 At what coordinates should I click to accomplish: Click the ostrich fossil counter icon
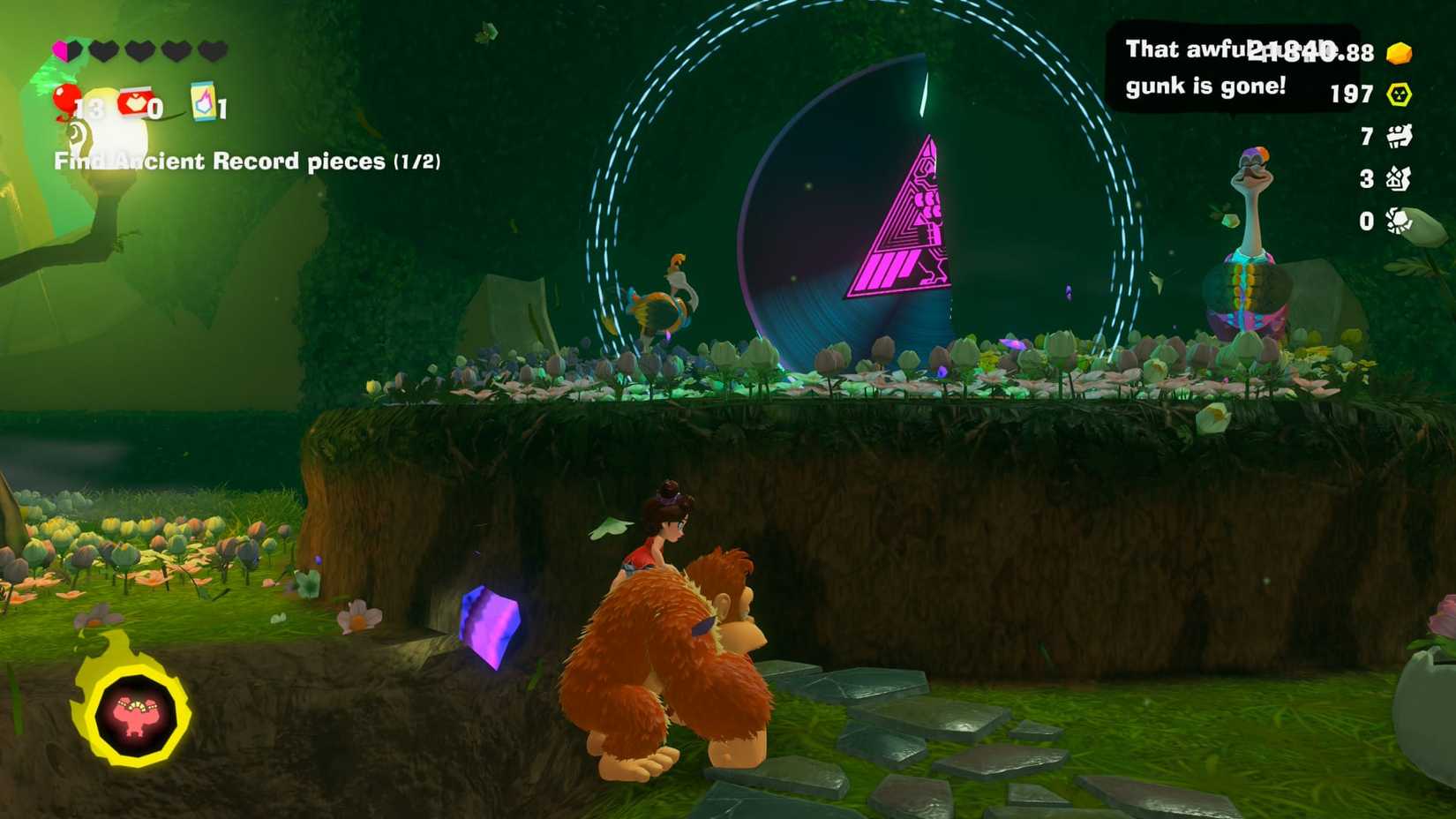pyautogui.click(x=1400, y=178)
